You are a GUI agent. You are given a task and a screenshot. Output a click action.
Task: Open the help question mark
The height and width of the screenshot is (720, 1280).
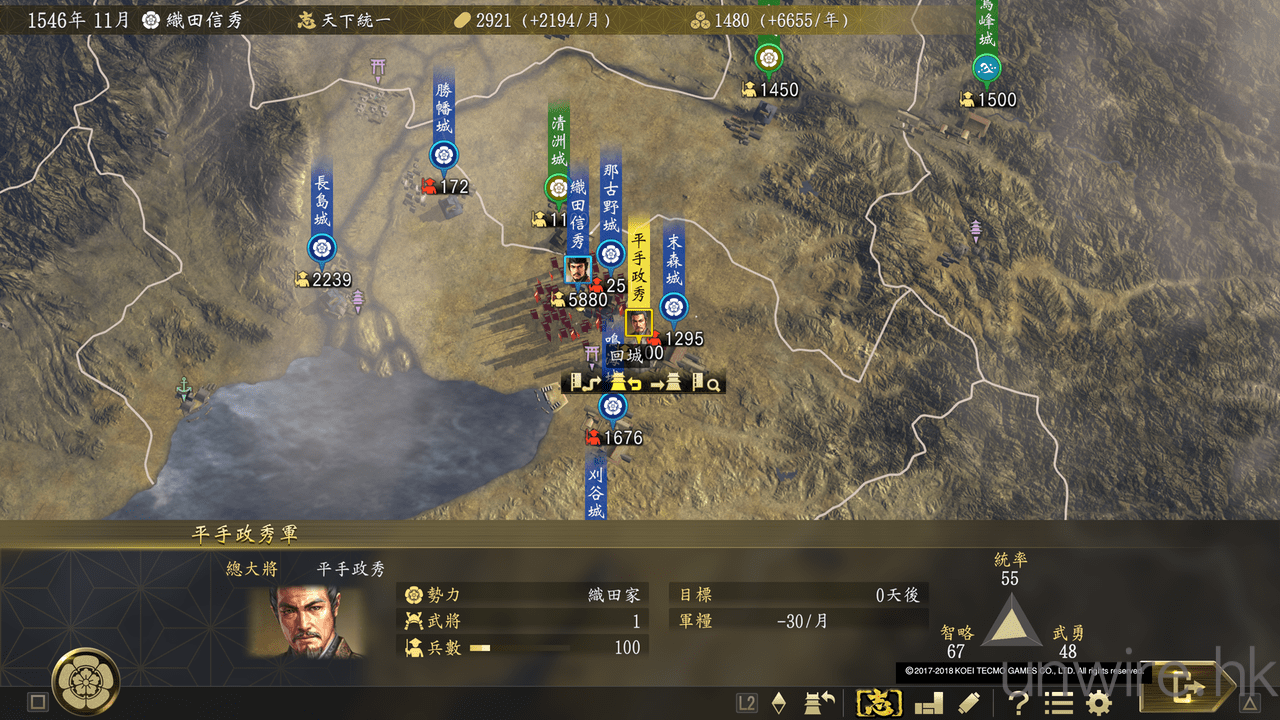click(1019, 703)
